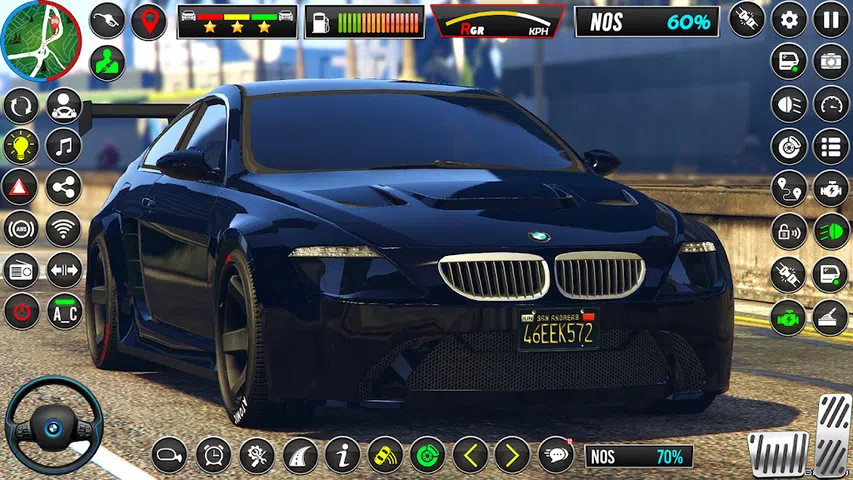The width and height of the screenshot is (853, 480).
Task: Hit the red power button
Action: (x=21, y=312)
